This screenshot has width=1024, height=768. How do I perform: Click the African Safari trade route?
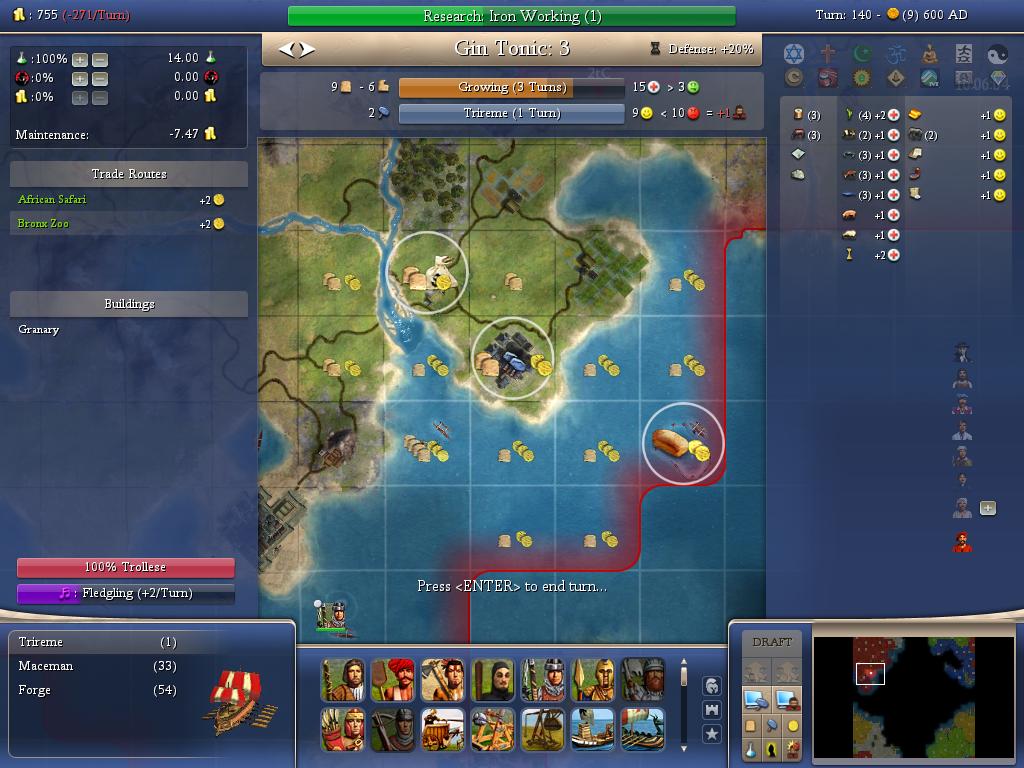pos(52,199)
